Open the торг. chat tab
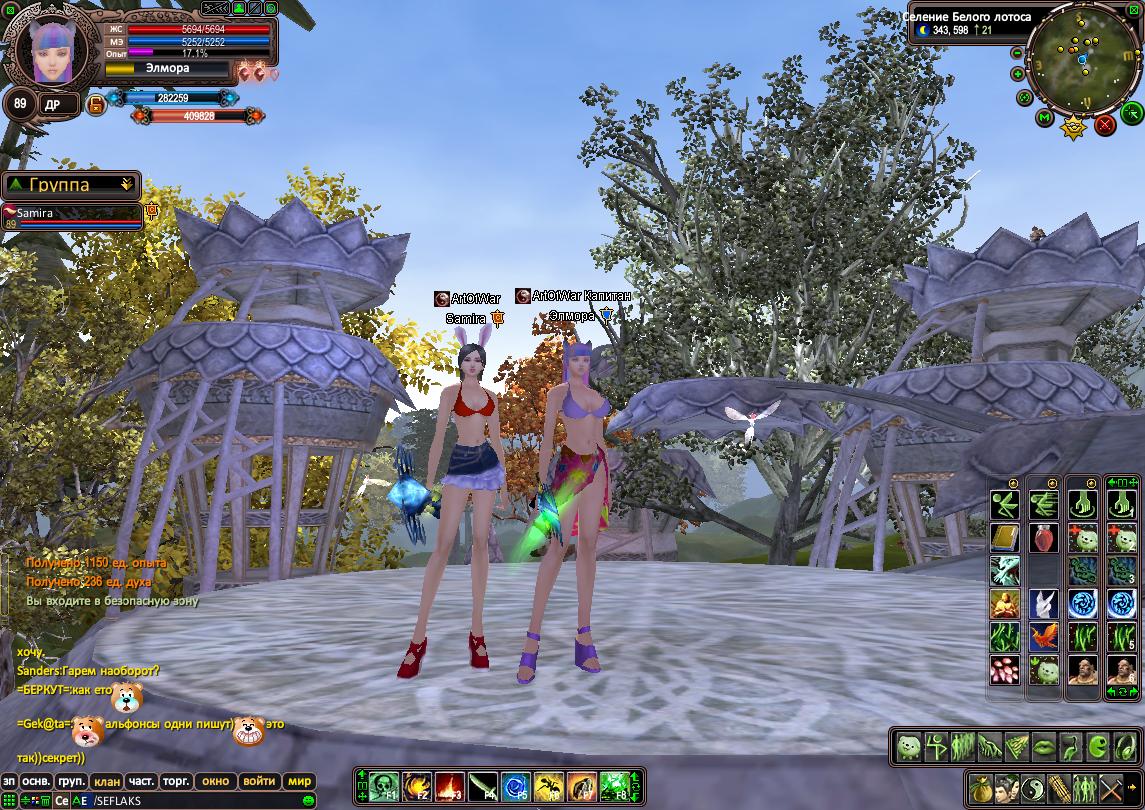The width and height of the screenshot is (1145, 810). 177,780
